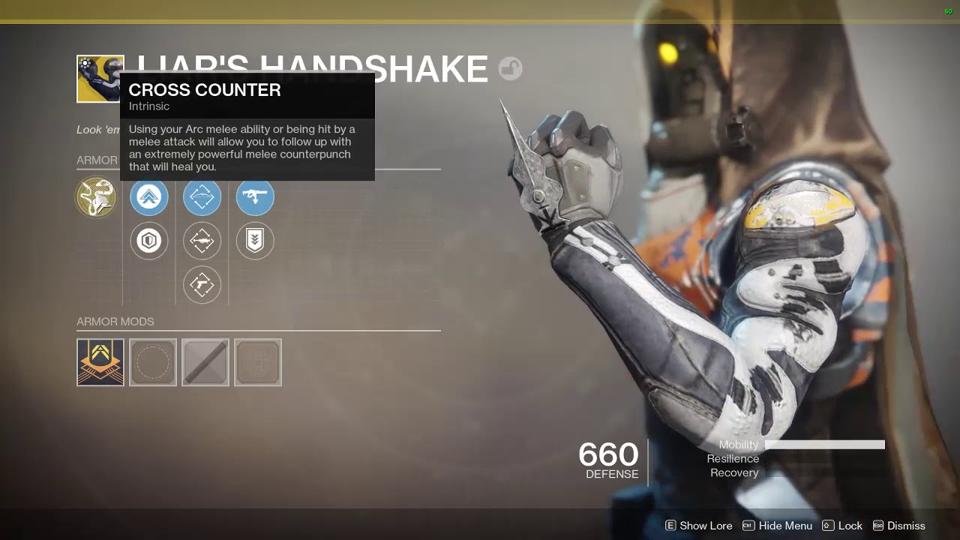Open the gold chevron armor mod slot
Screen dimensions: 960x540
pyautogui.click(x=101, y=362)
